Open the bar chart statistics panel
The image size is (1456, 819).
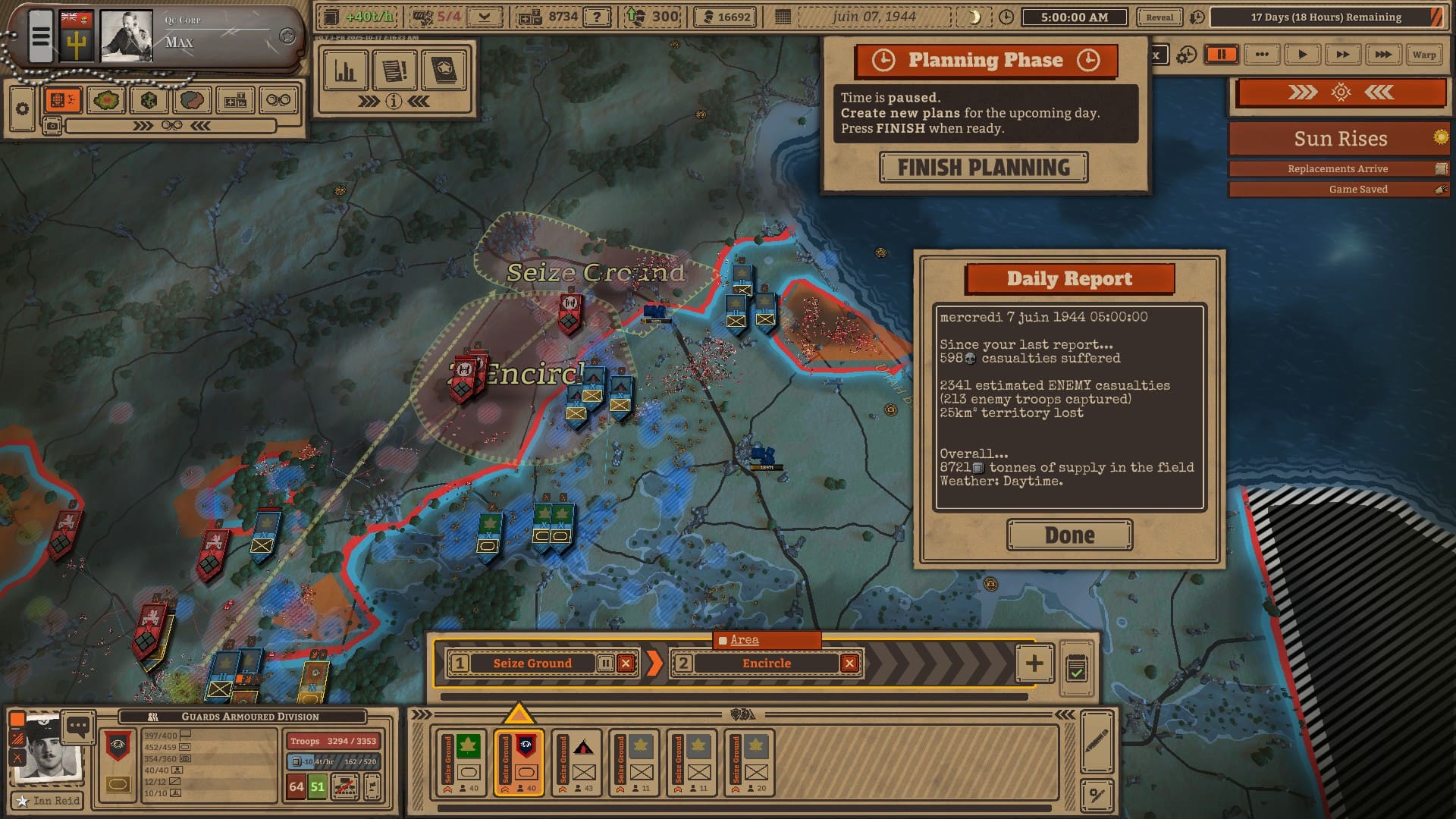[346, 71]
